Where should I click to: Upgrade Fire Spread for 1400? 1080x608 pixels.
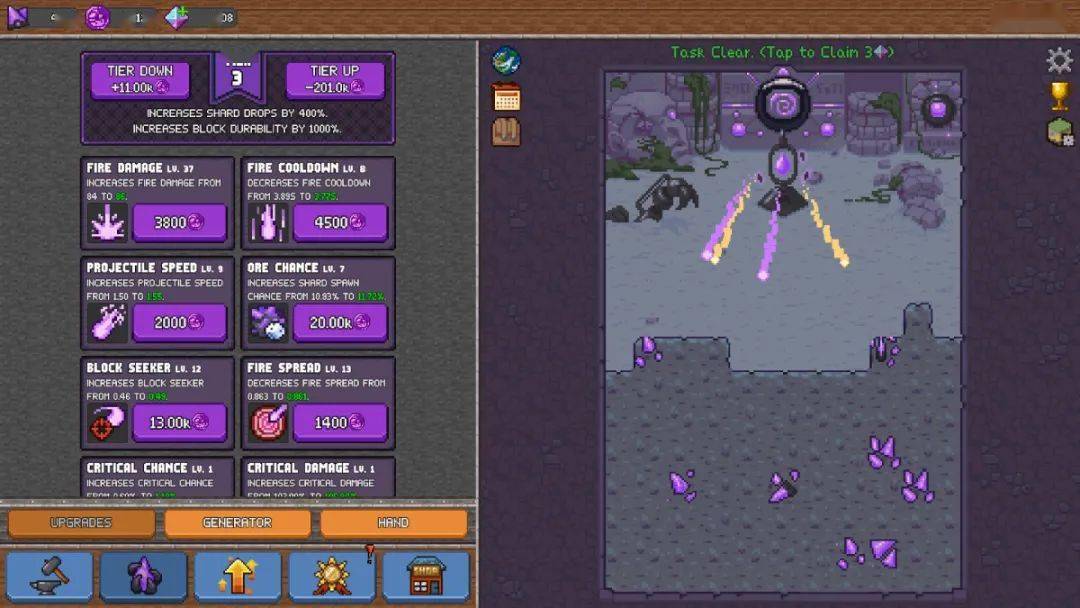point(340,422)
